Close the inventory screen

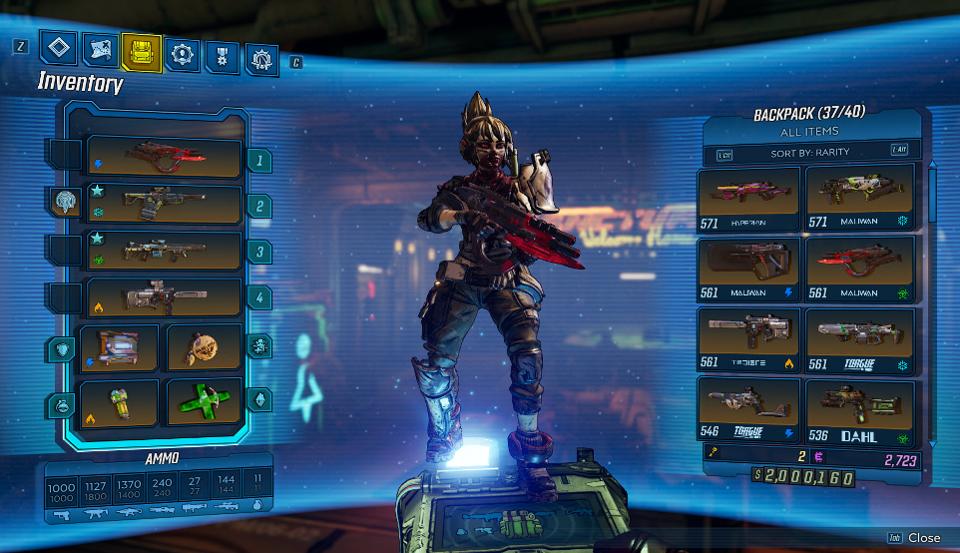point(914,538)
